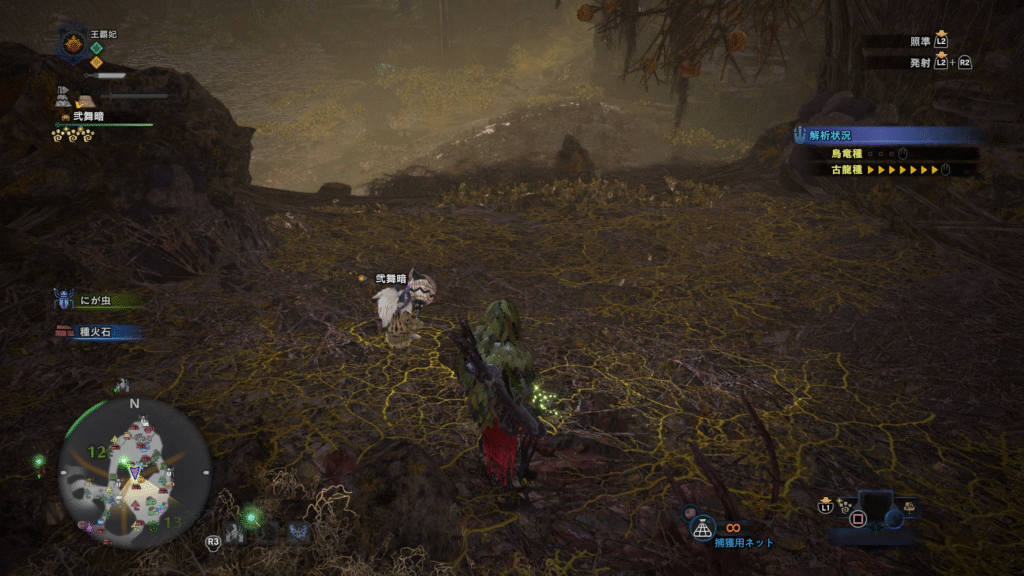The width and height of the screenshot is (1024, 576).
Task: Click the butterfly icon beside the minimap
Action: pos(297,532)
